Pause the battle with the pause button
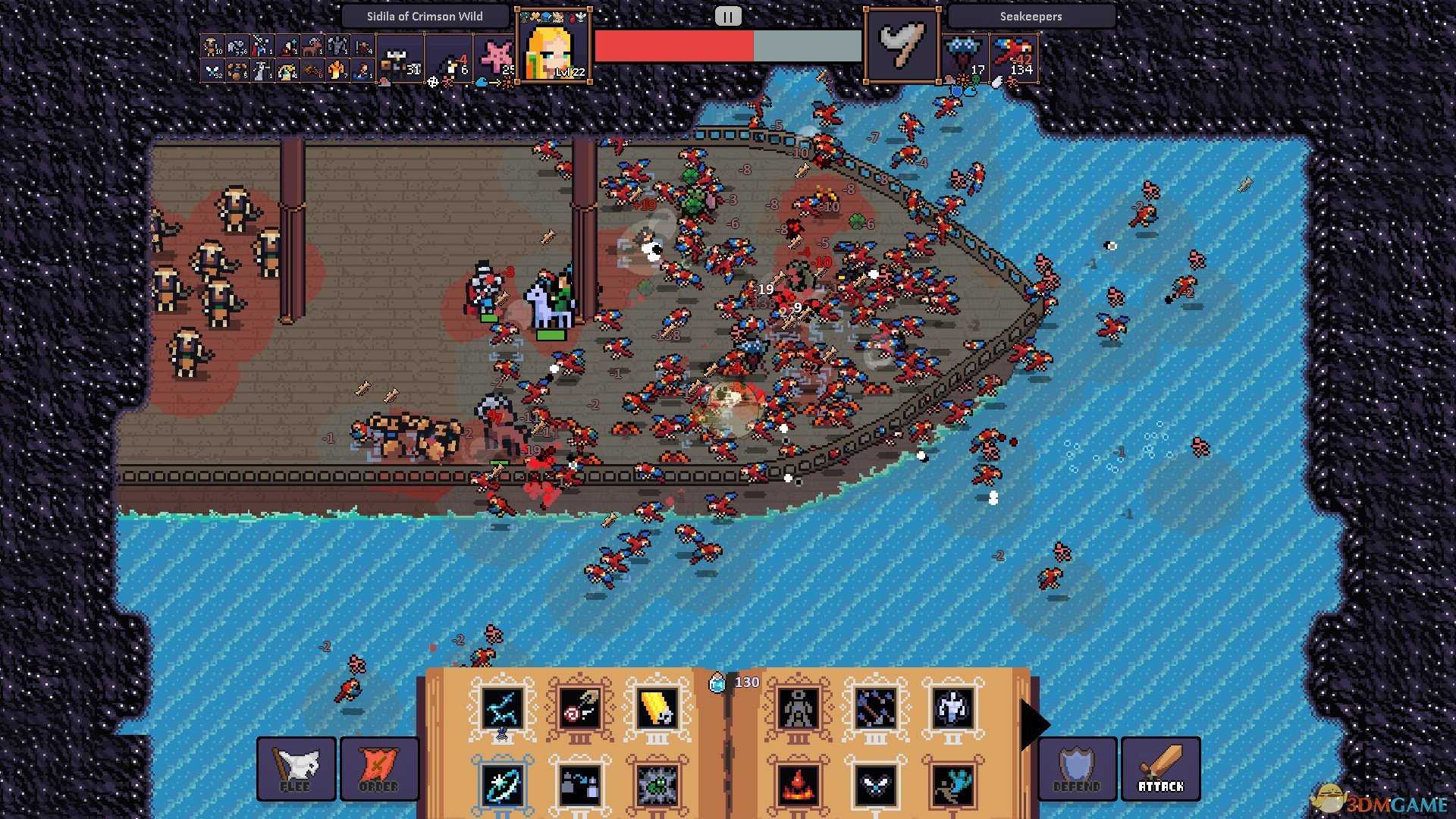 [x=728, y=17]
